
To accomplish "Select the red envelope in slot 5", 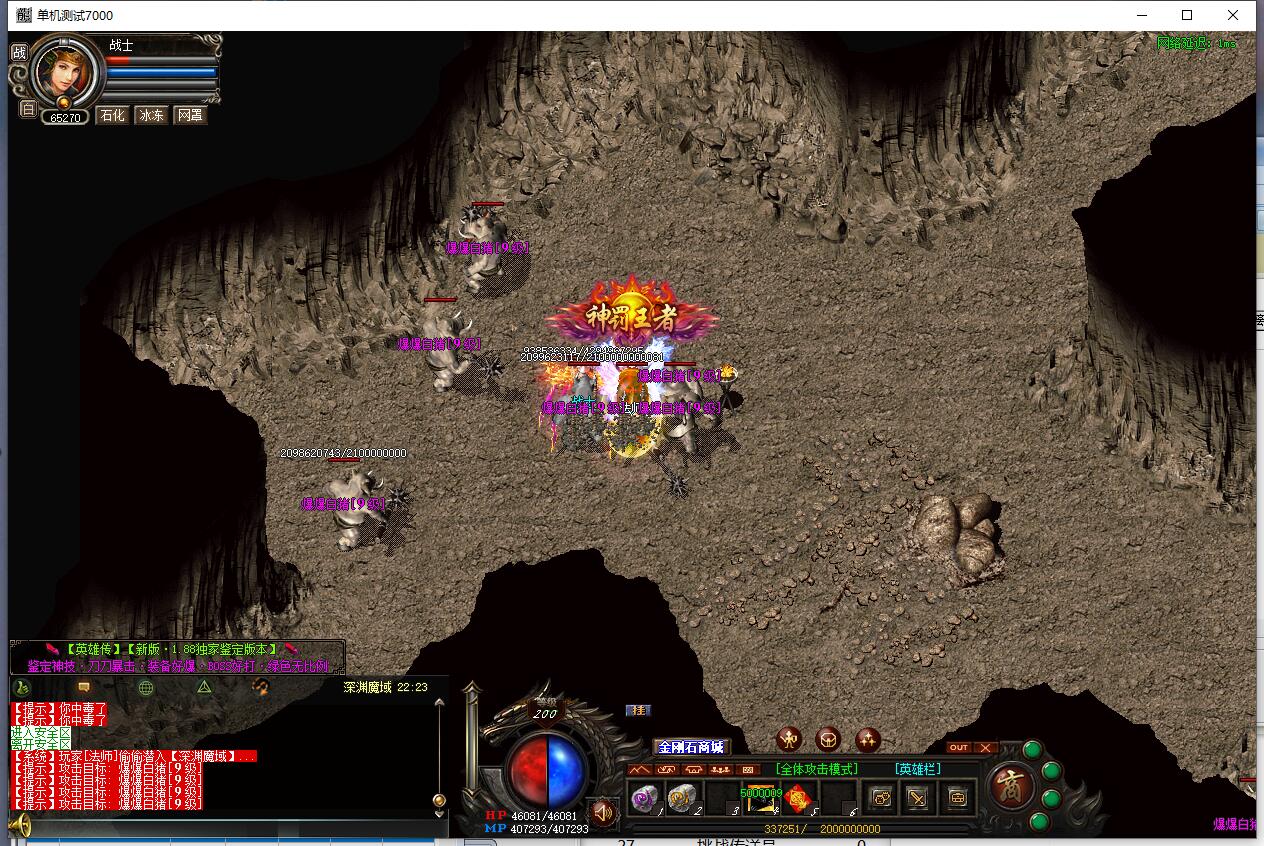I will pos(798,798).
